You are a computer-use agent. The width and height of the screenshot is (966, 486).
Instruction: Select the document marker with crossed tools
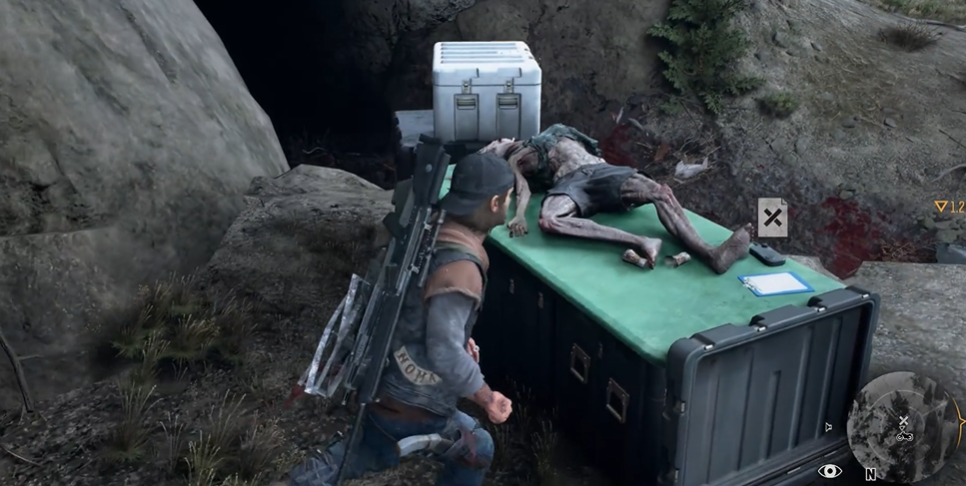772,217
